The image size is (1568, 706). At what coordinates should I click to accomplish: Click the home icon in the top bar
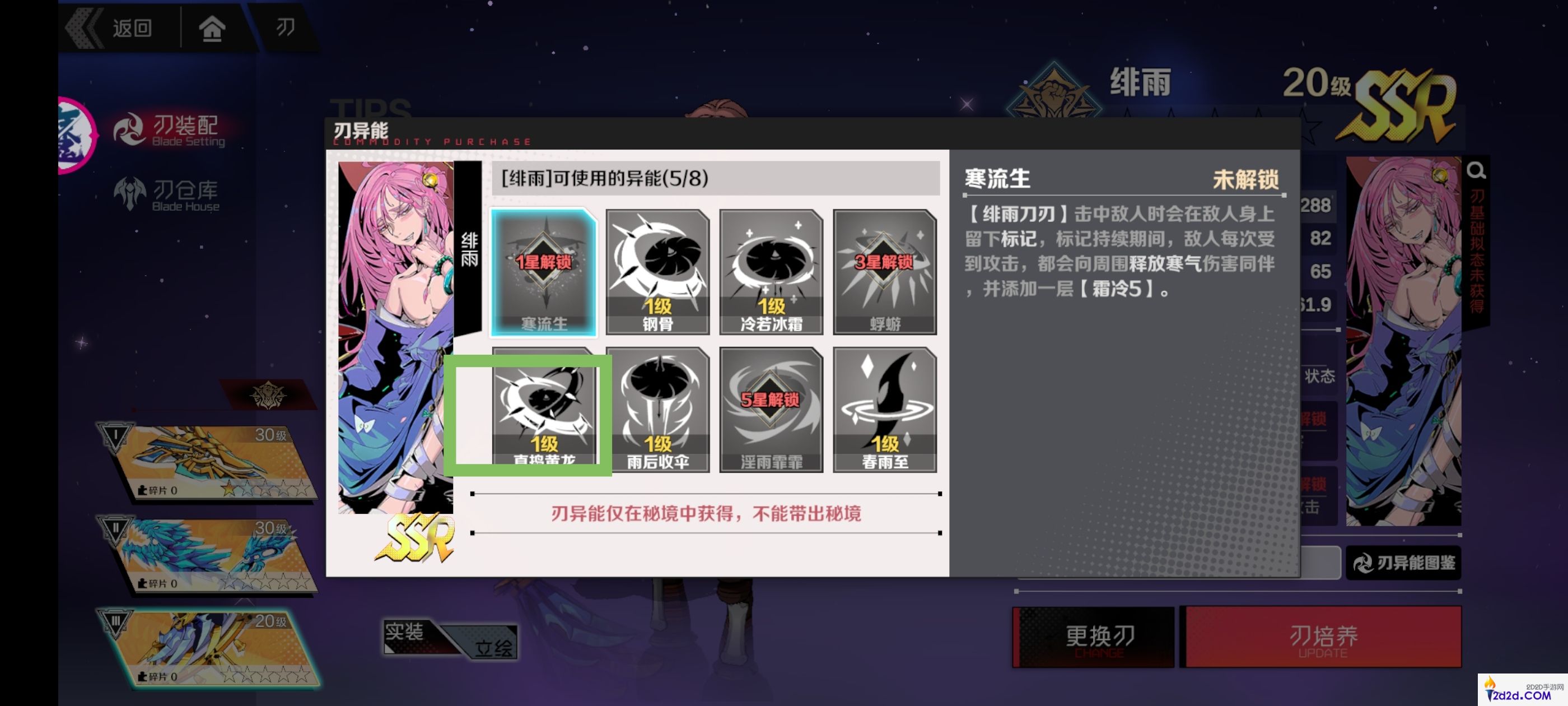tap(212, 28)
